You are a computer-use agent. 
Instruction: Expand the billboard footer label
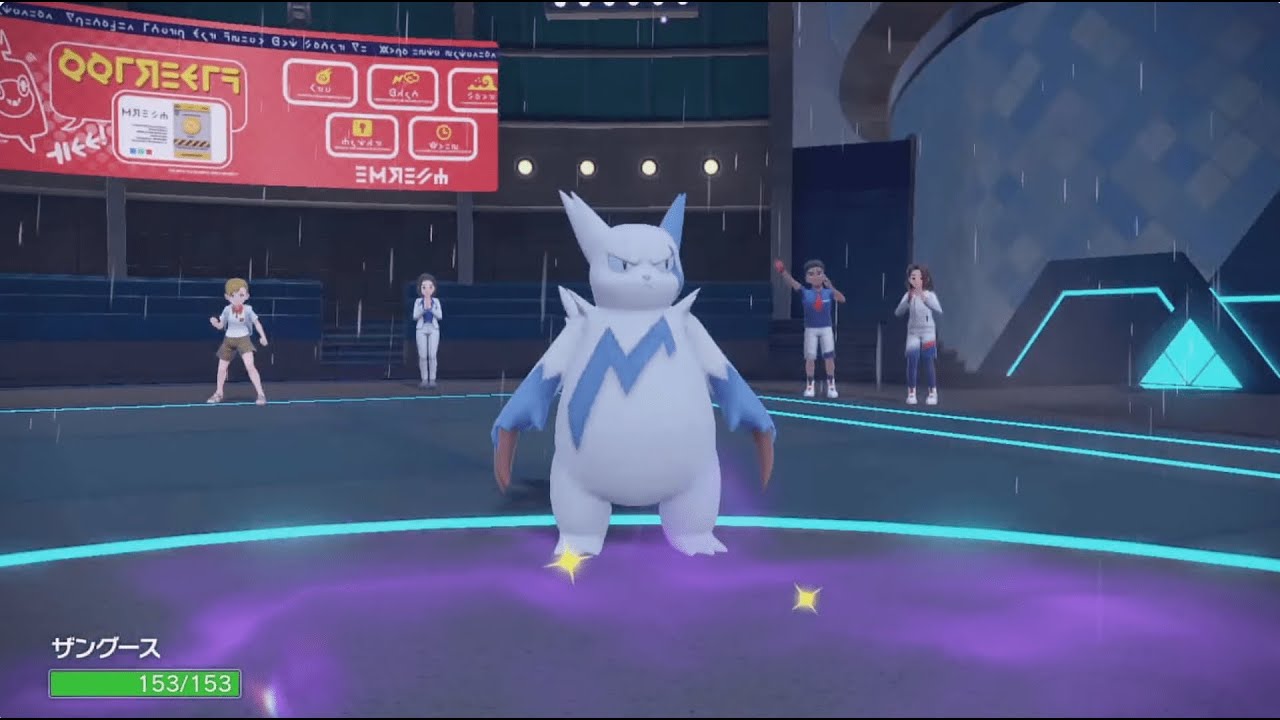402,175
